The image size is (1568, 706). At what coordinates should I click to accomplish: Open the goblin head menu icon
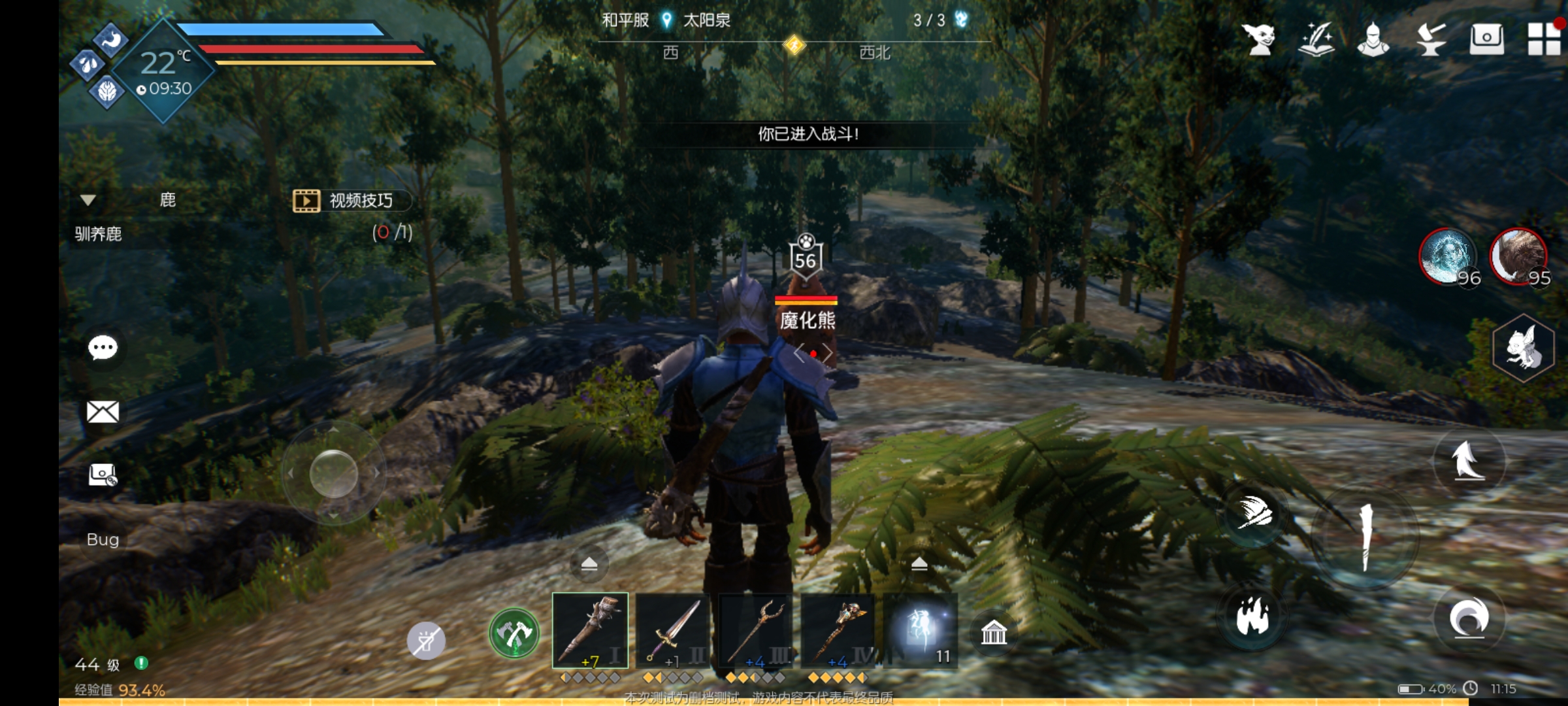point(1259,39)
